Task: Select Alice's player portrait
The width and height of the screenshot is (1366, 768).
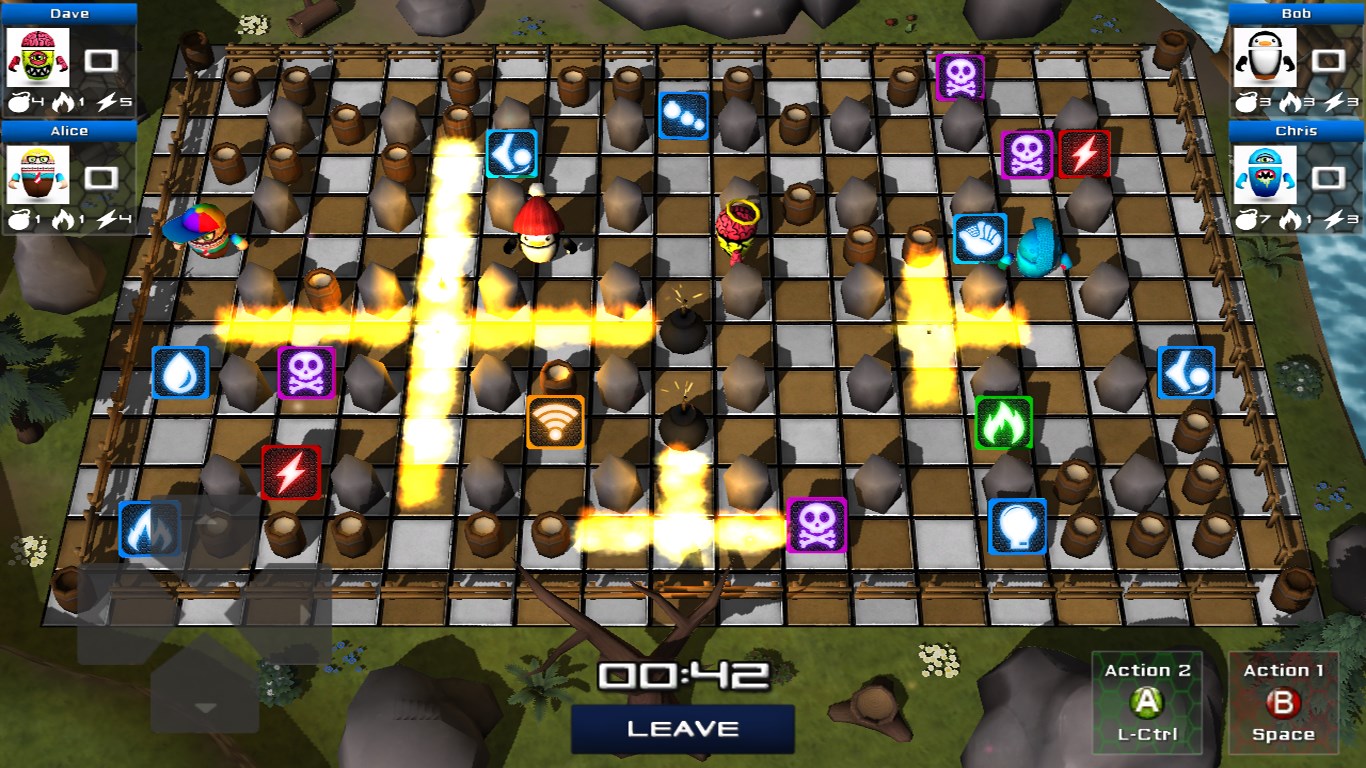Action: click(38, 175)
